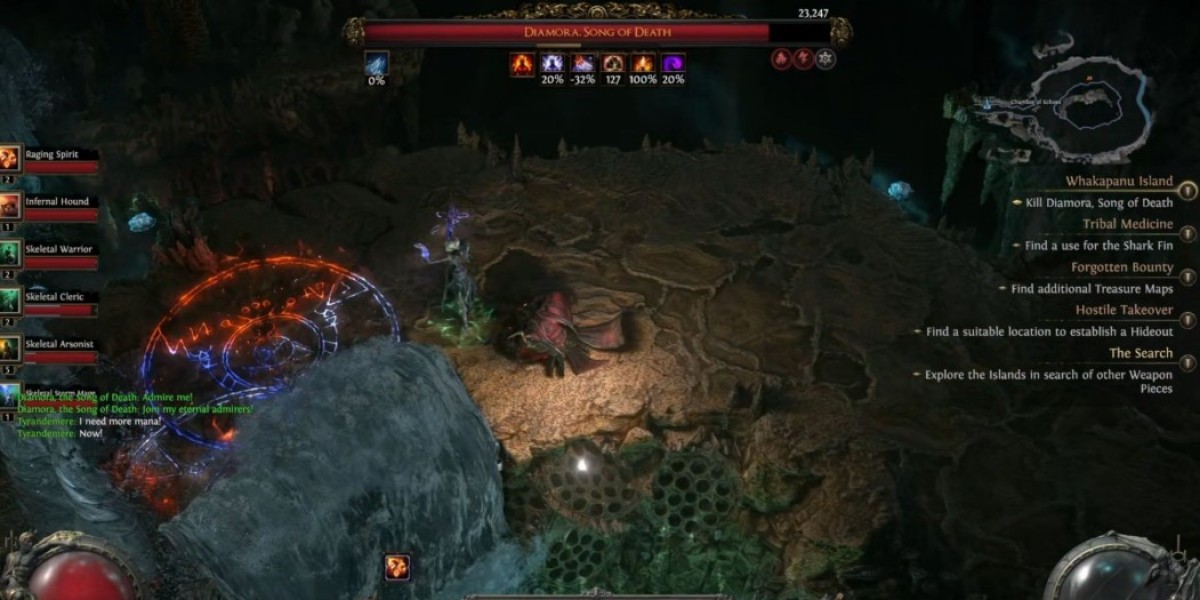Select the Raging Spirit minion icon
This screenshot has height=600, width=1200.
11,157
